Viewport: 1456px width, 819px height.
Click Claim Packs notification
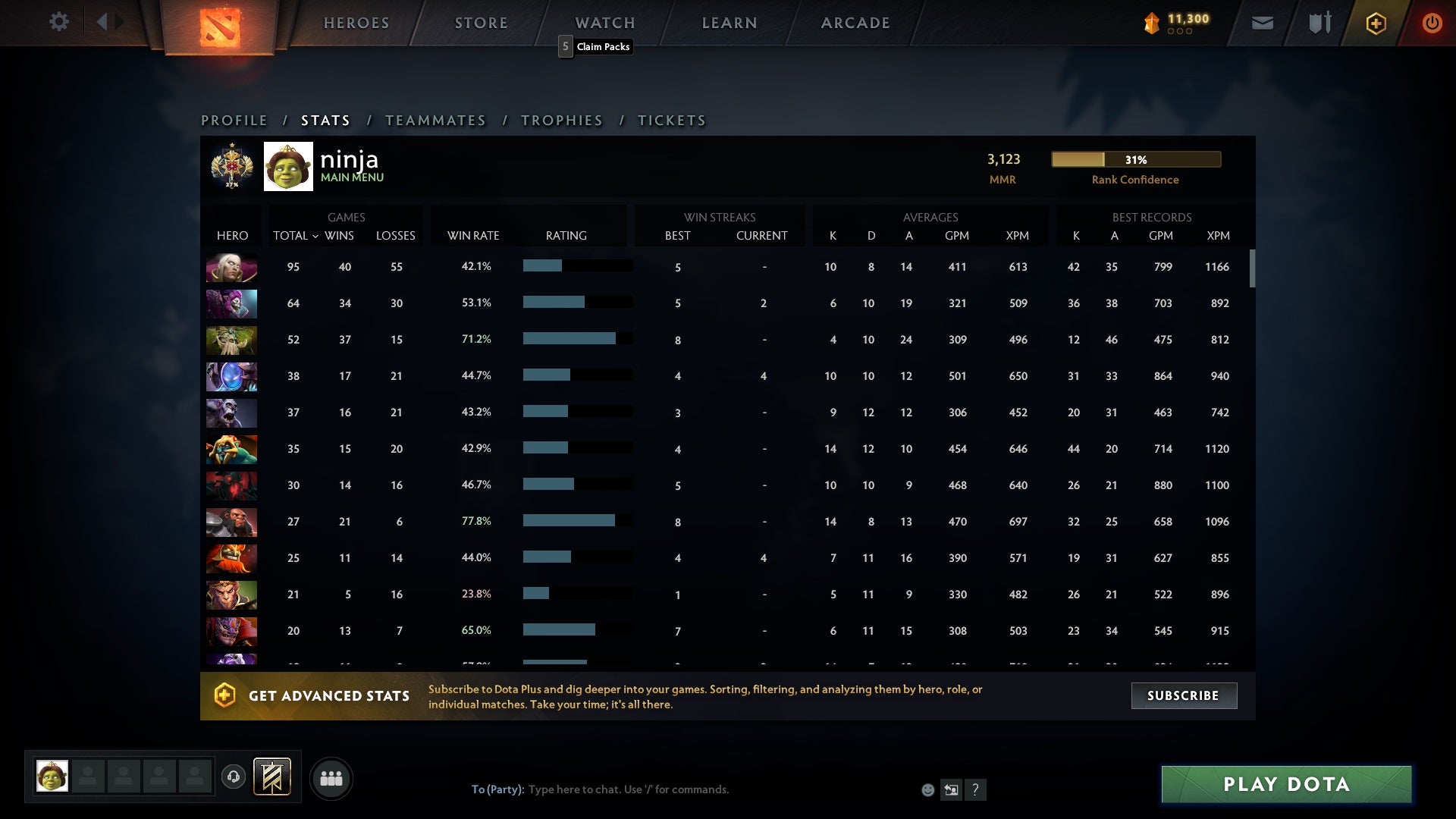[596, 46]
